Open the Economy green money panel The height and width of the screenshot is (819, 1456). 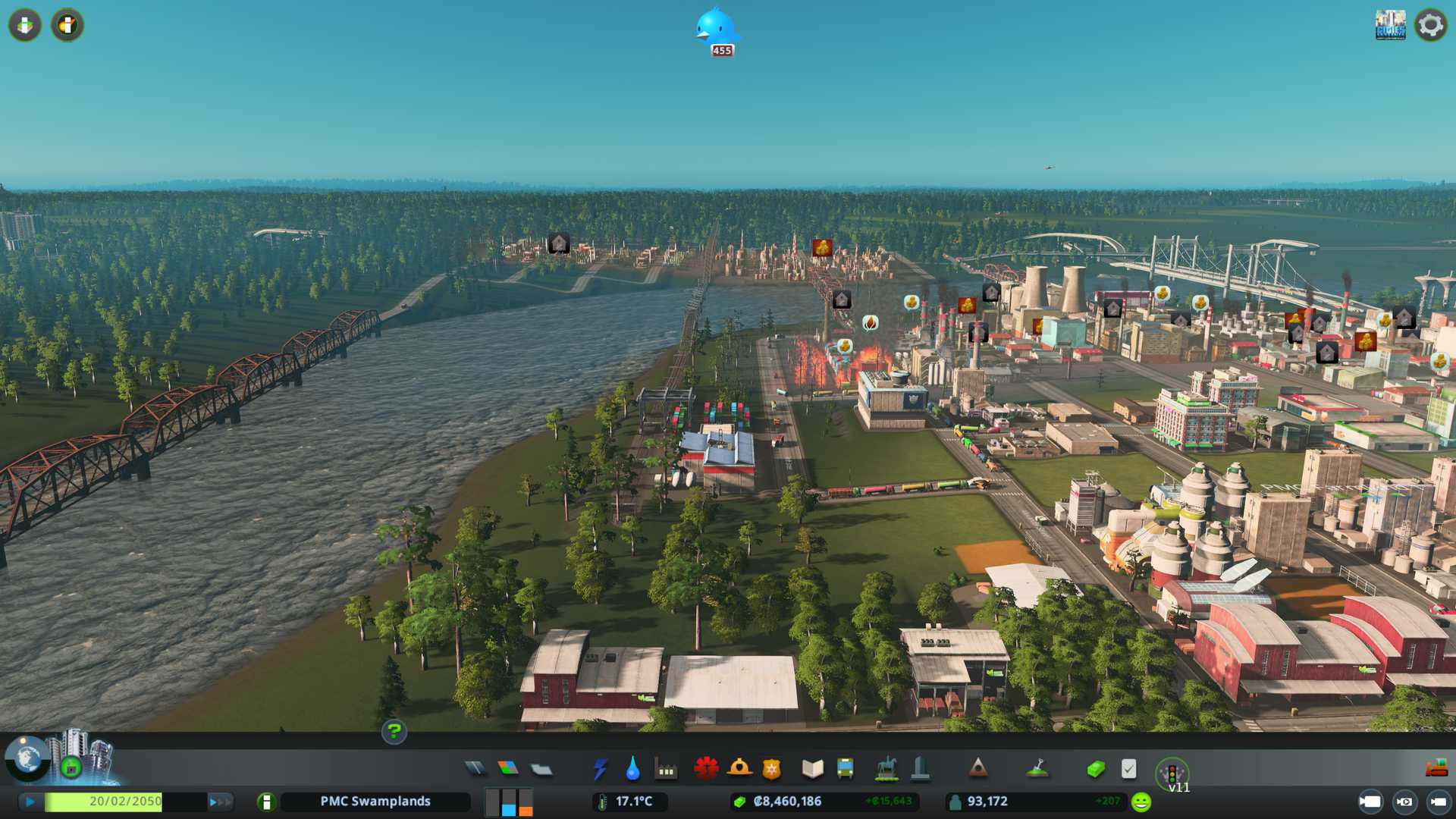(1095, 770)
